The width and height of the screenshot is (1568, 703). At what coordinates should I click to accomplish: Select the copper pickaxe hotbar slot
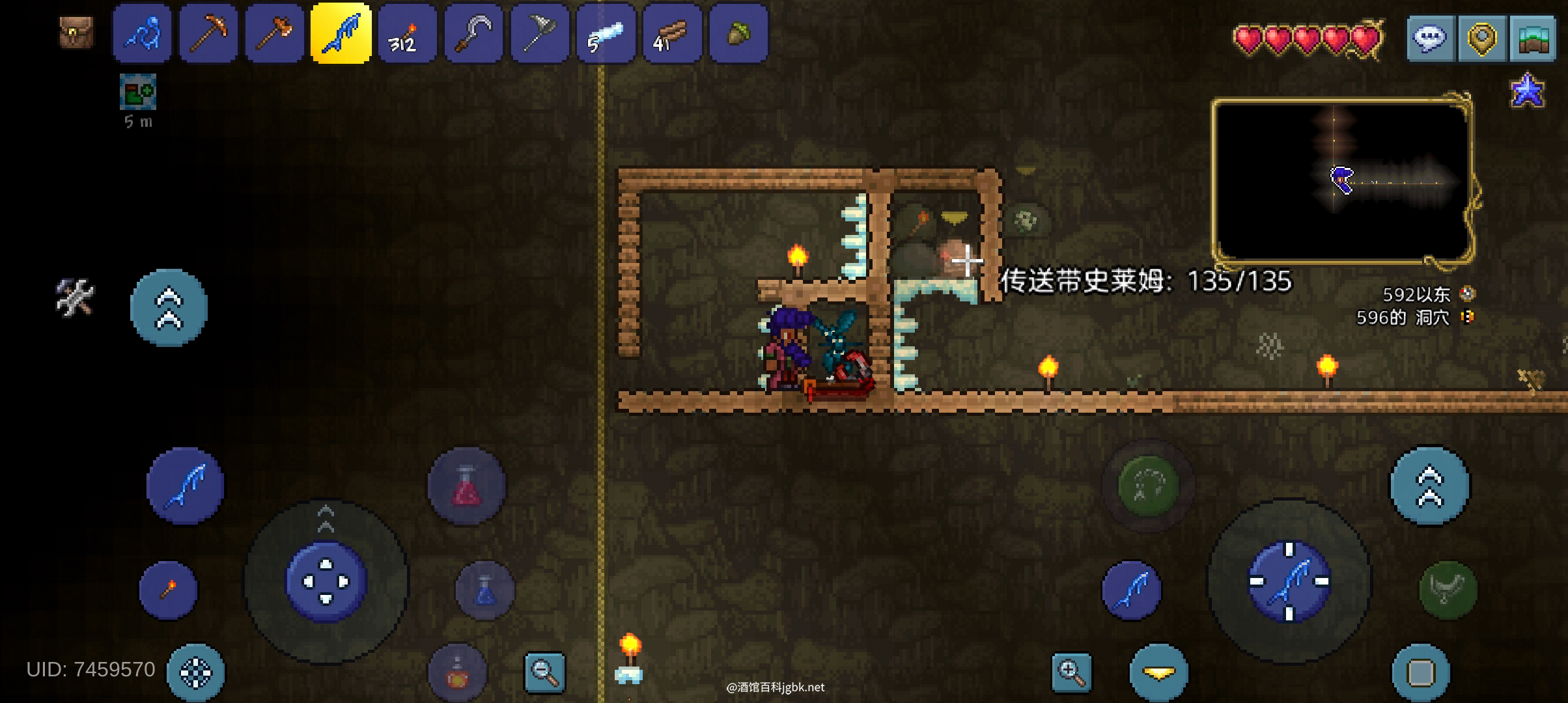[x=208, y=34]
